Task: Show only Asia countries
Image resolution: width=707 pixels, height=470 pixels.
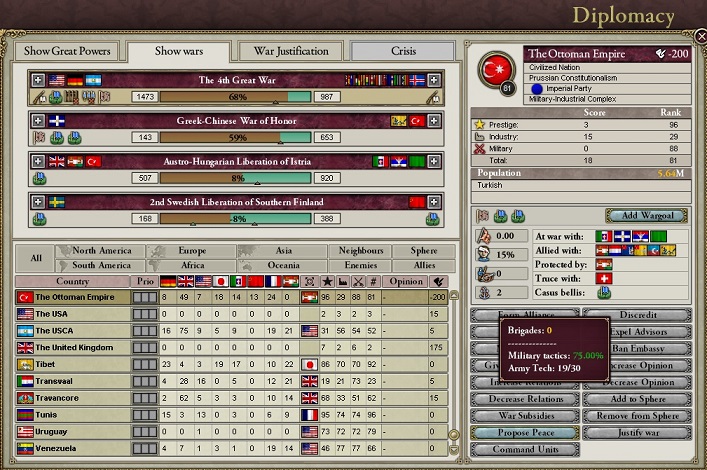Action: pyautogui.click(x=284, y=251)
